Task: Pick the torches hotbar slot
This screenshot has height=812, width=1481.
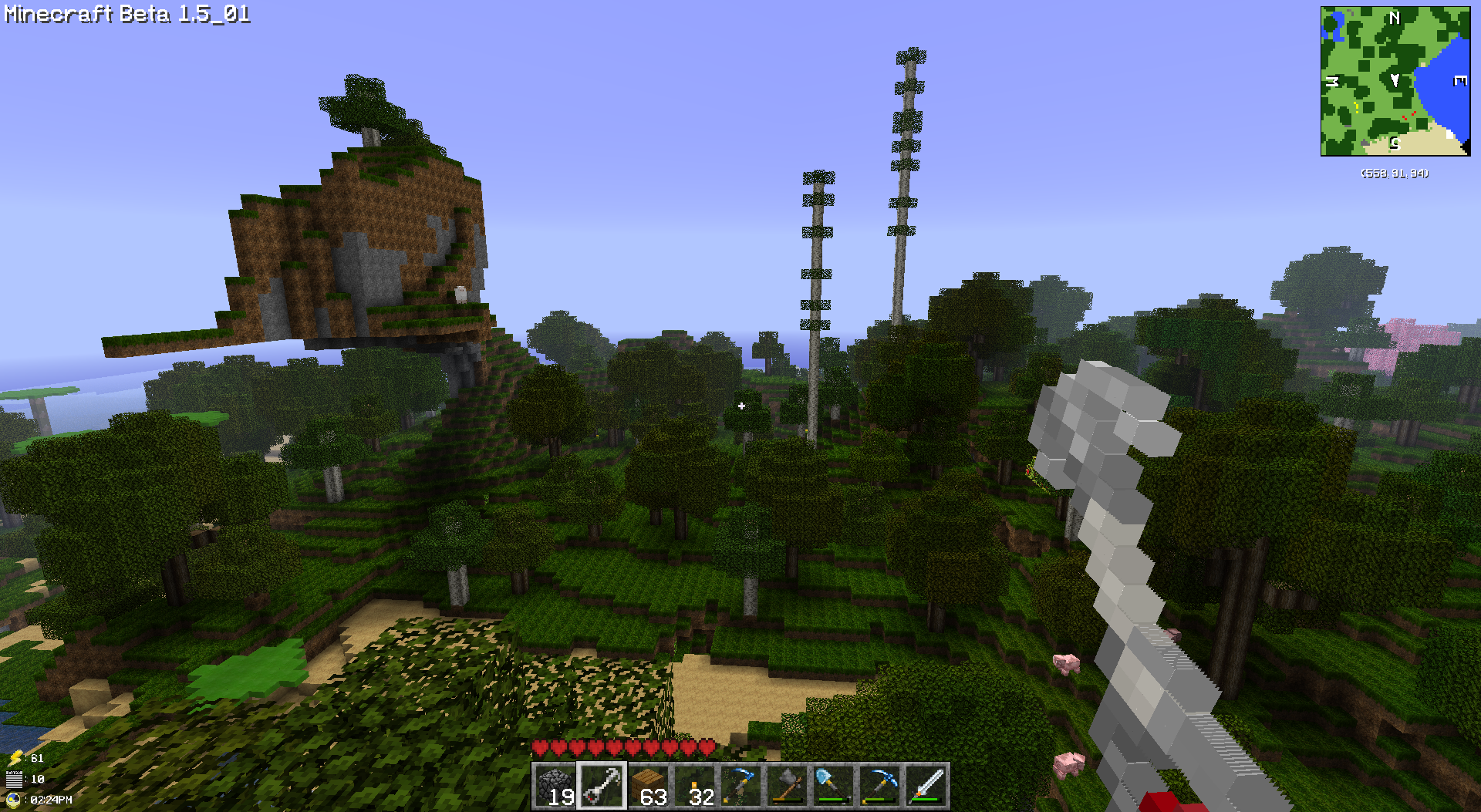Action: (x=695, y=786)
